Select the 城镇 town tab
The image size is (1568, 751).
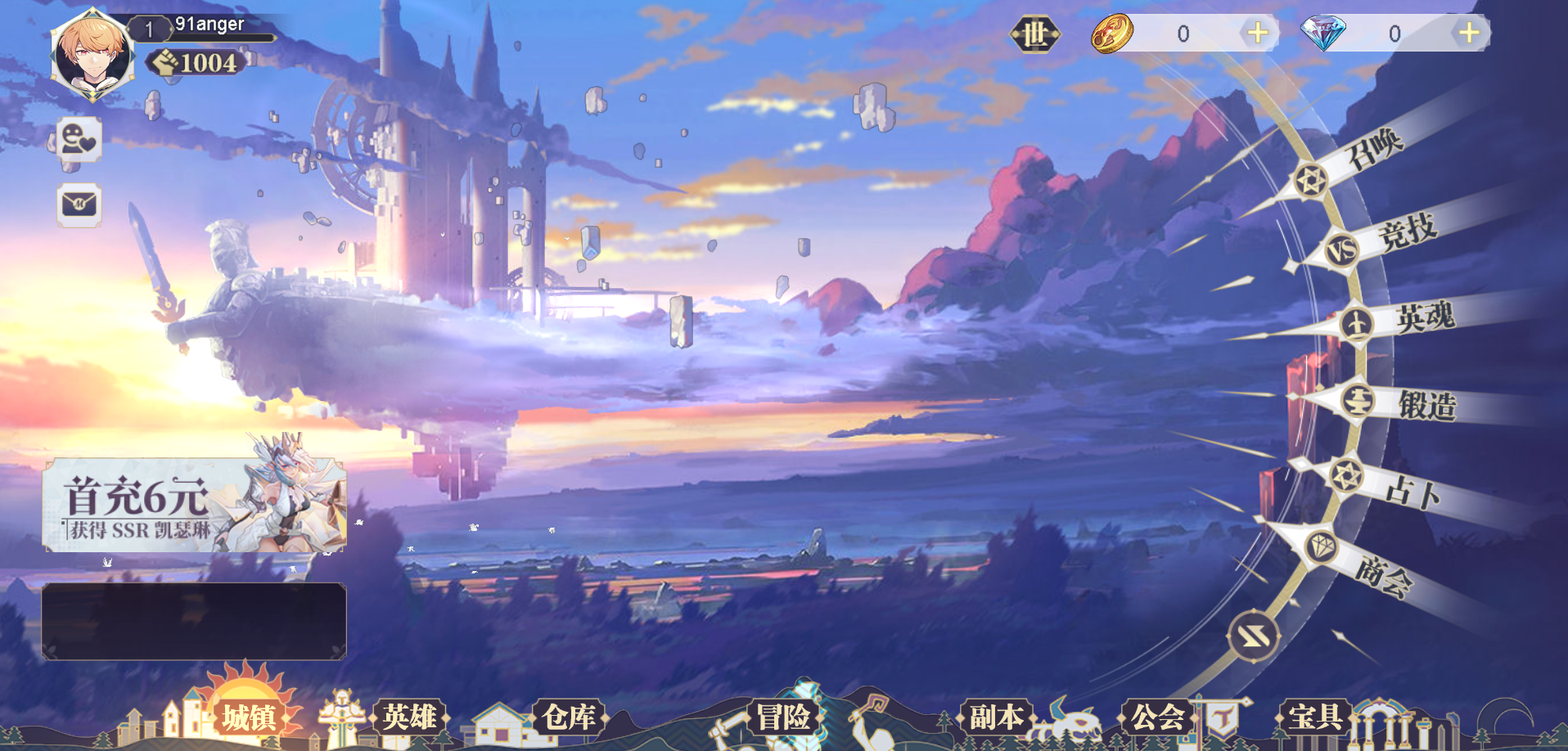pos(249,717)
